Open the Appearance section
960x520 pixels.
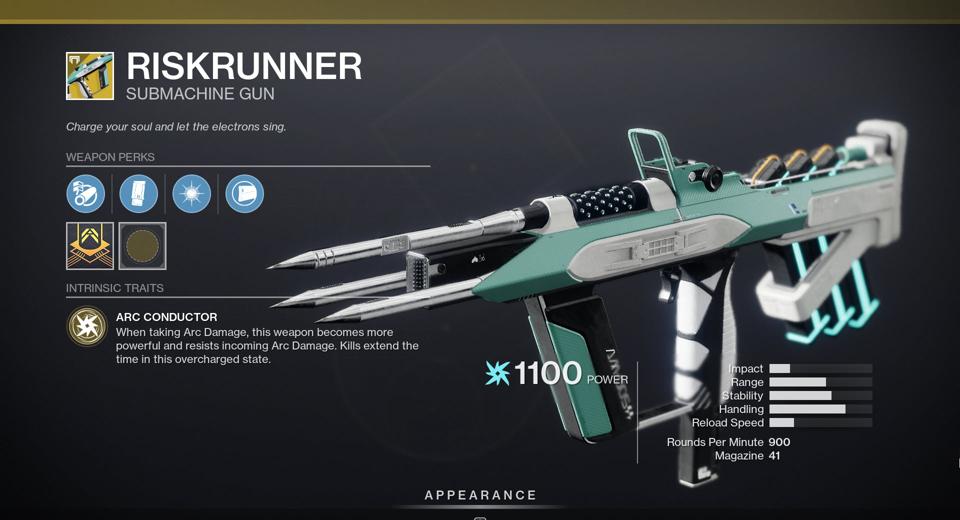(x=480, y=495)
